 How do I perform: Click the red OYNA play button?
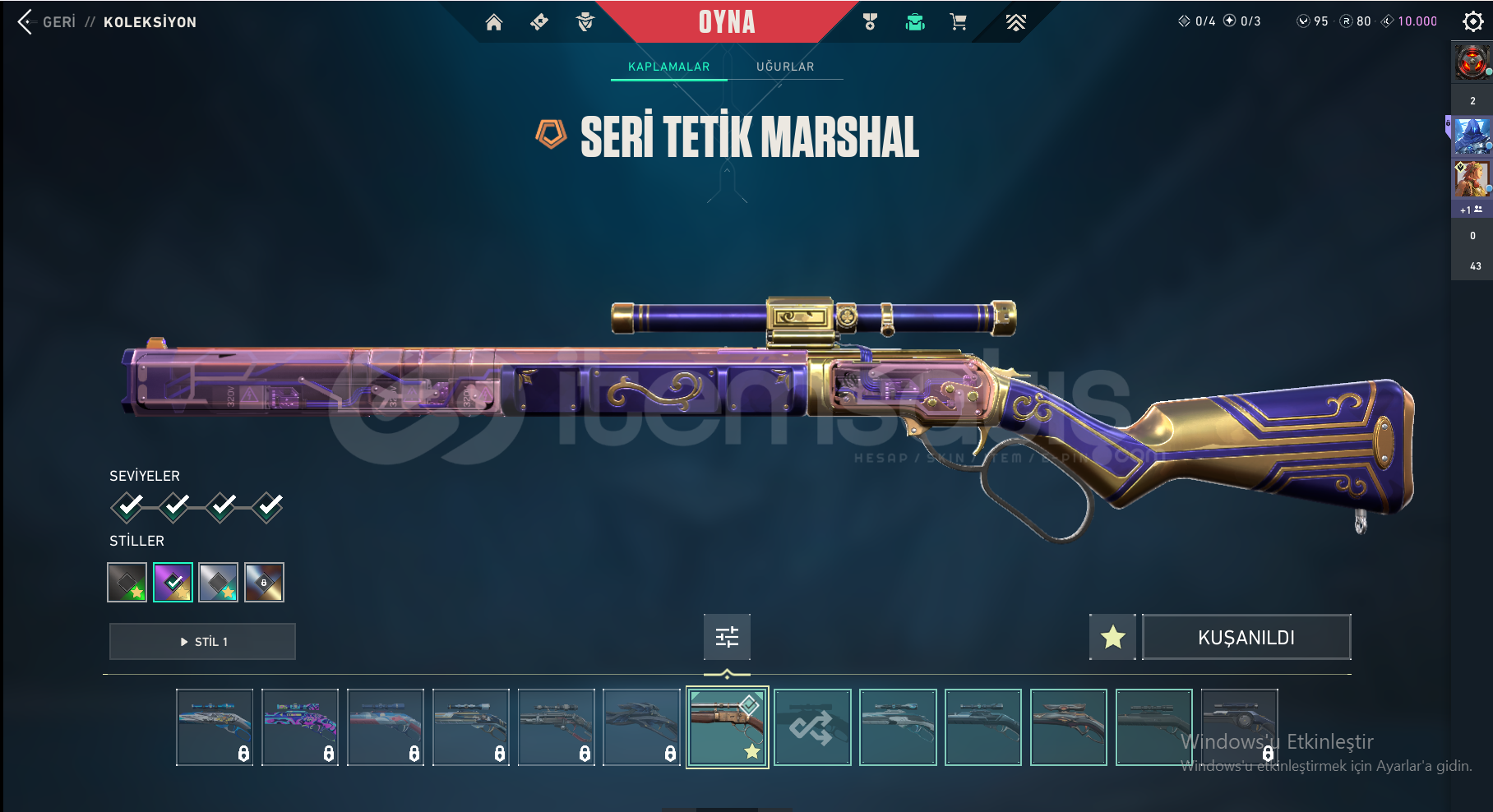[727, 22]
